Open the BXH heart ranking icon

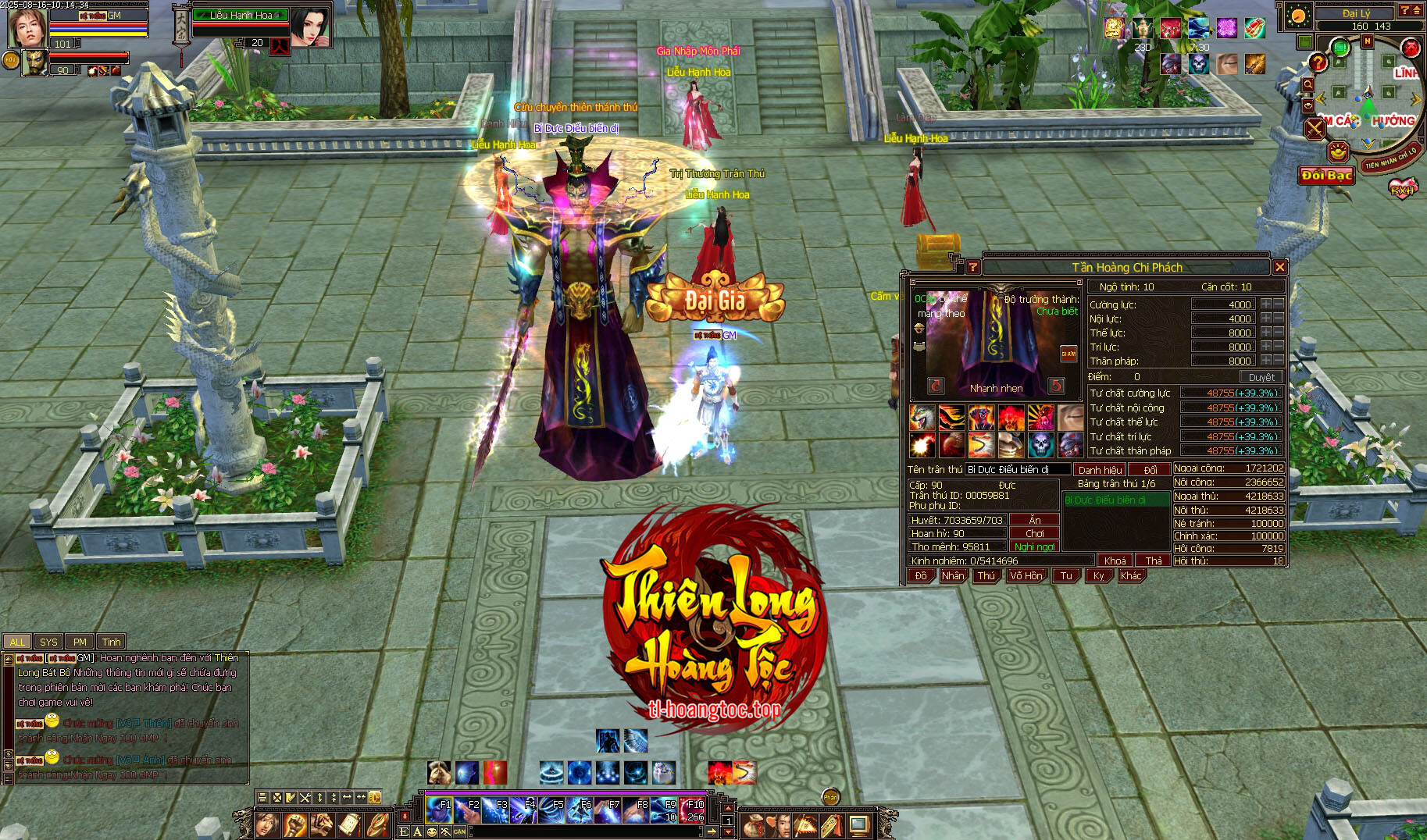click(x=1402, y=188)
